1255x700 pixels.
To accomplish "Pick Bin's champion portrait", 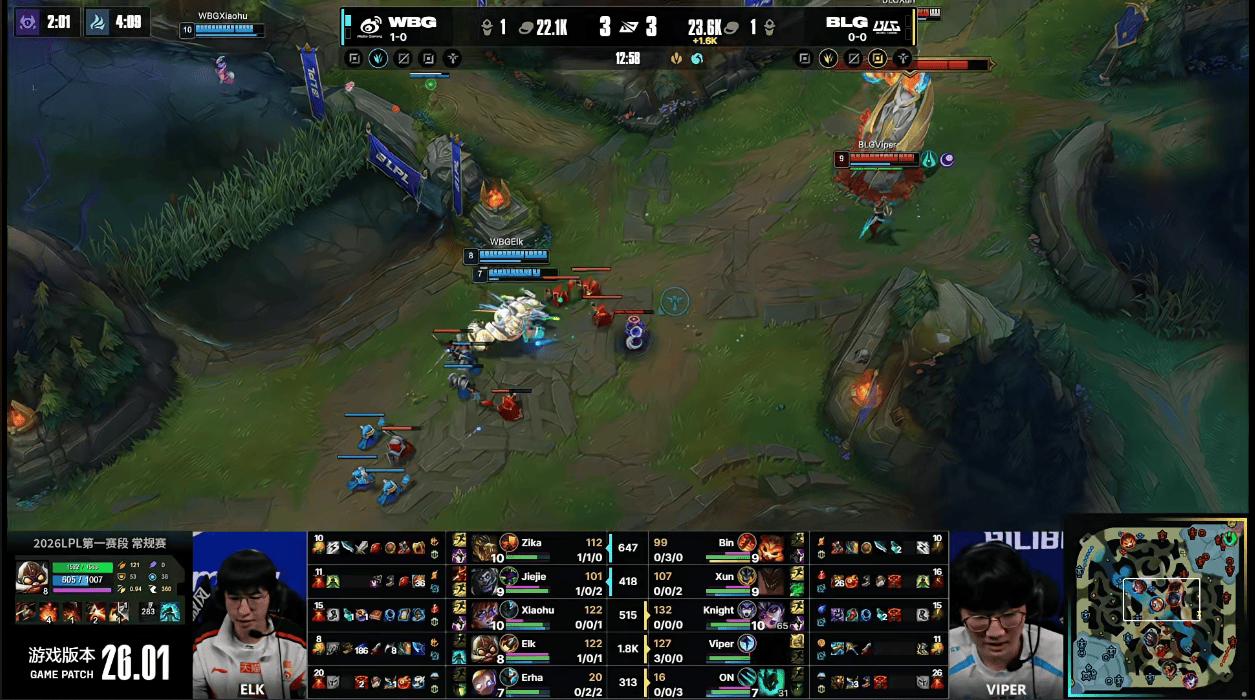I will pyautogui.click(x=769, y=548).
